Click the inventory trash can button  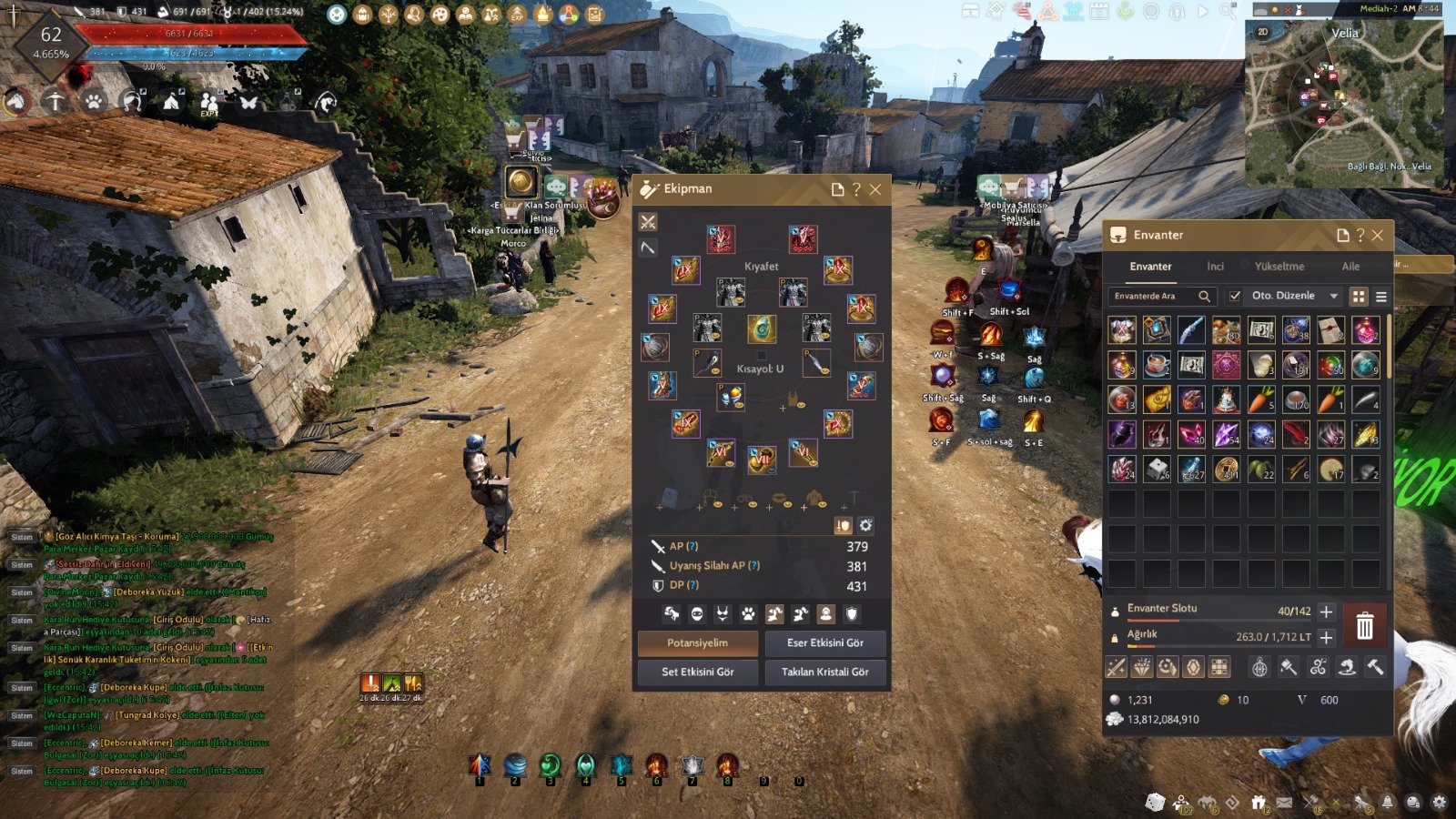[1364, 626]
